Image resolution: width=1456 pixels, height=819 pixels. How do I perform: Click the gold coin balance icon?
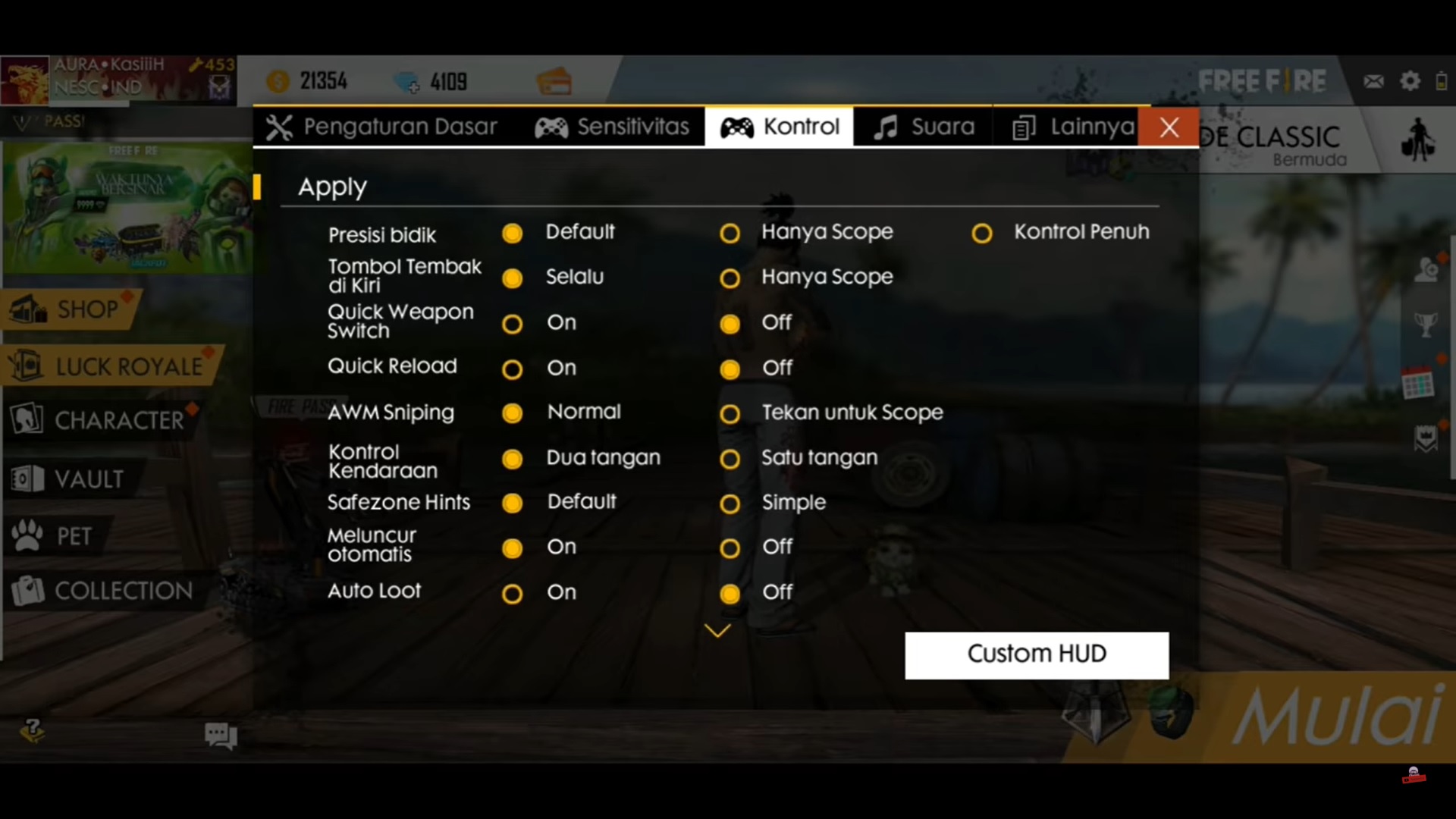pyautogui.click(x=280, y=81)
